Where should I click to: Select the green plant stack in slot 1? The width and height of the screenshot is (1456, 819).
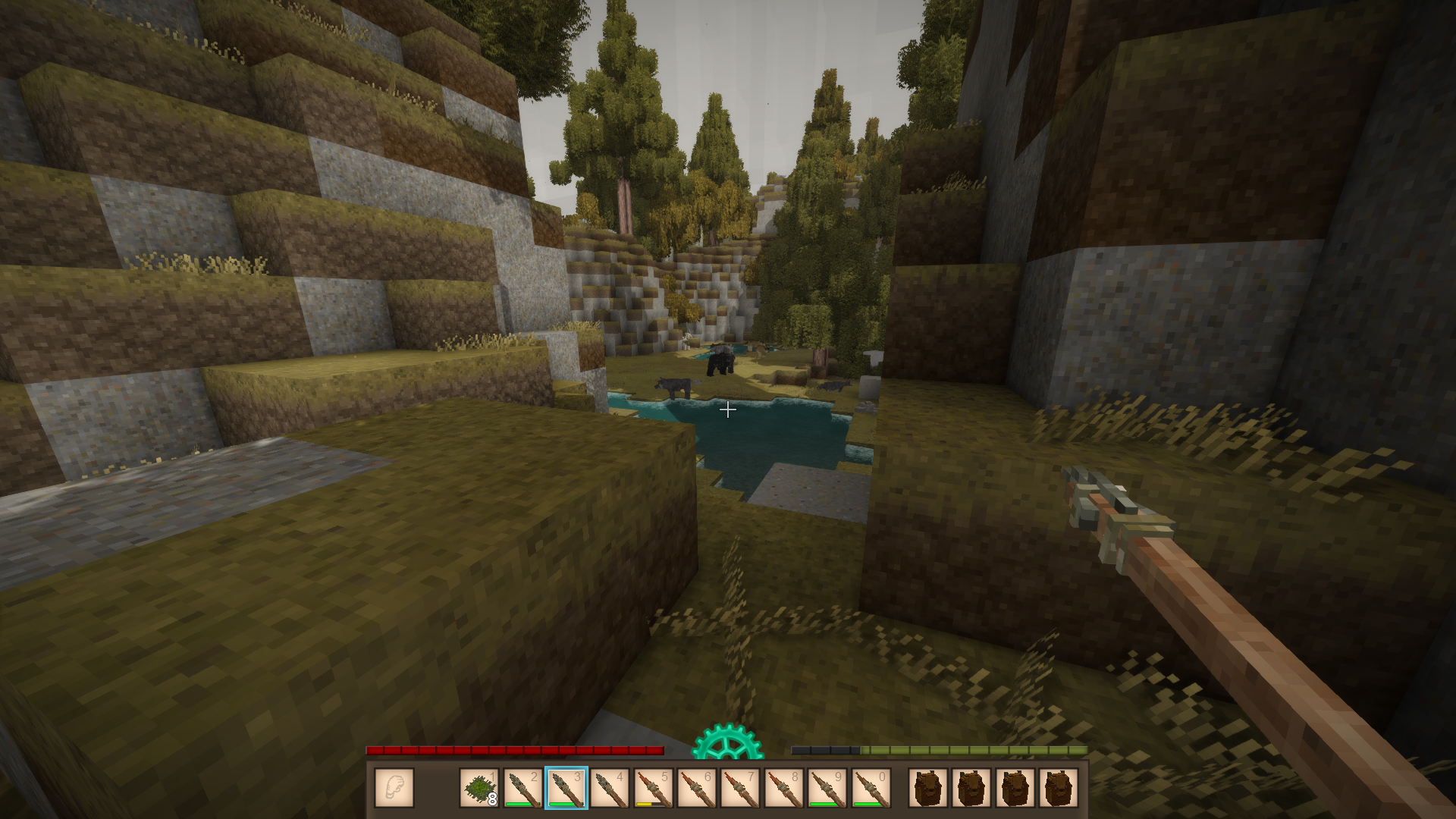pyautogui.click(x=479, y=788)
